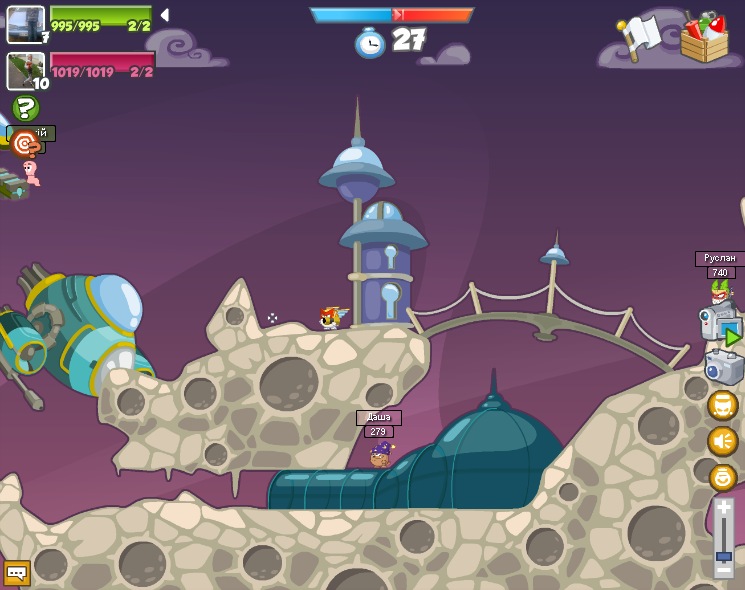Open the green question mark help
The width and height of the screenshot is (745, 590).
[x=25, y=108]
